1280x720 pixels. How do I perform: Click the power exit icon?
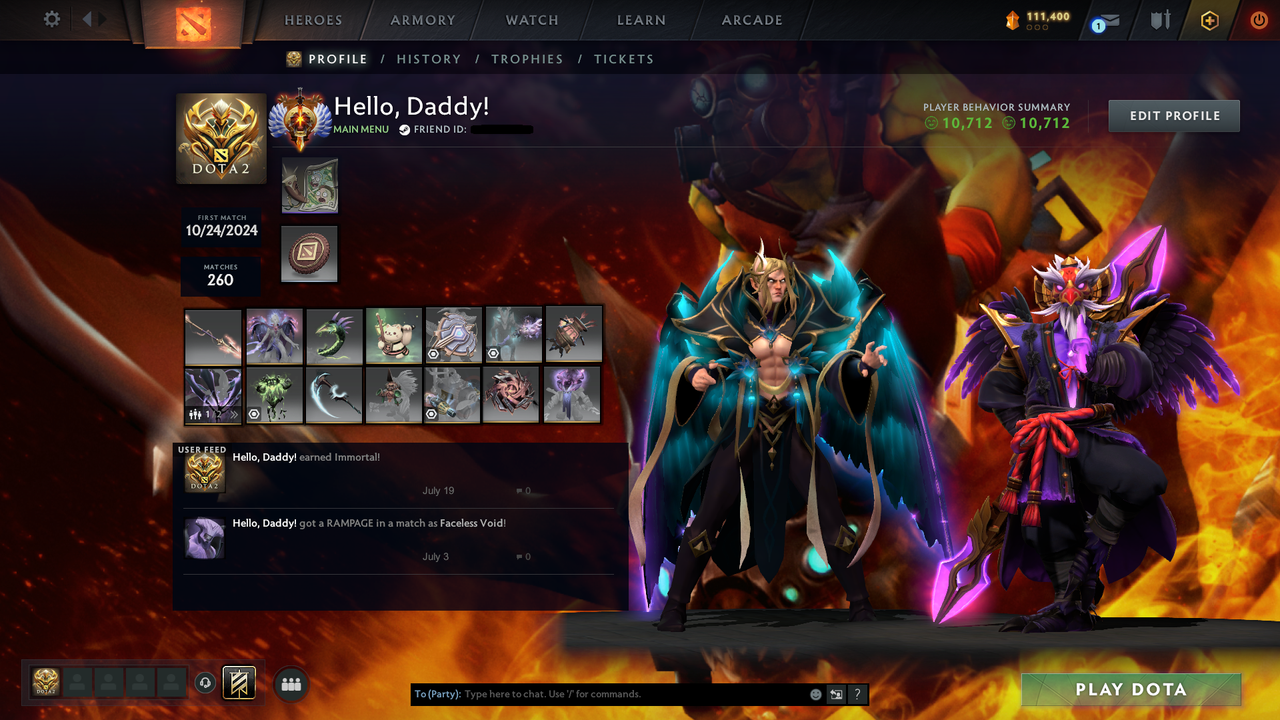click(x=1259, y=19)
